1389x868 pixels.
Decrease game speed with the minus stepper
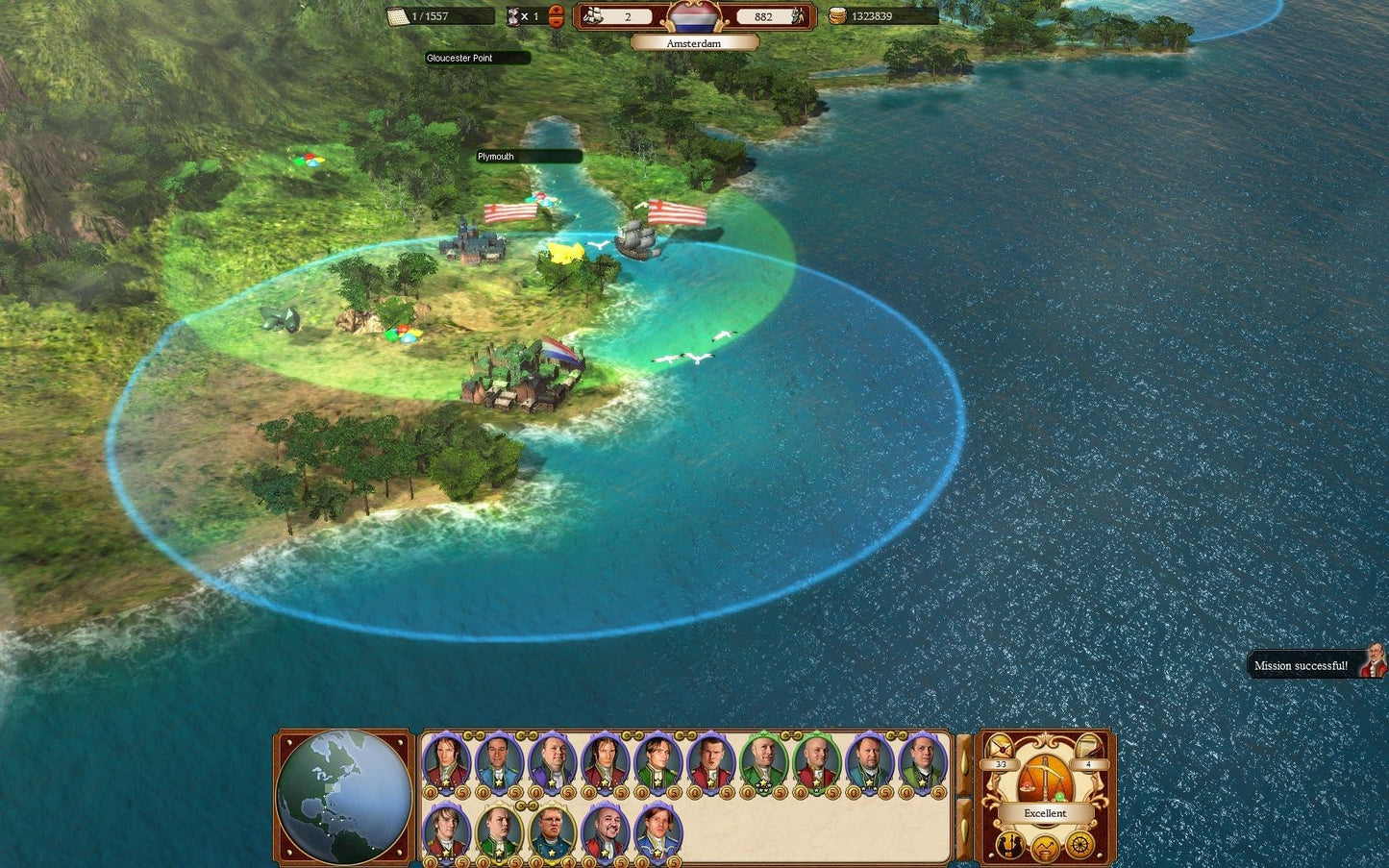click(556, 24)
